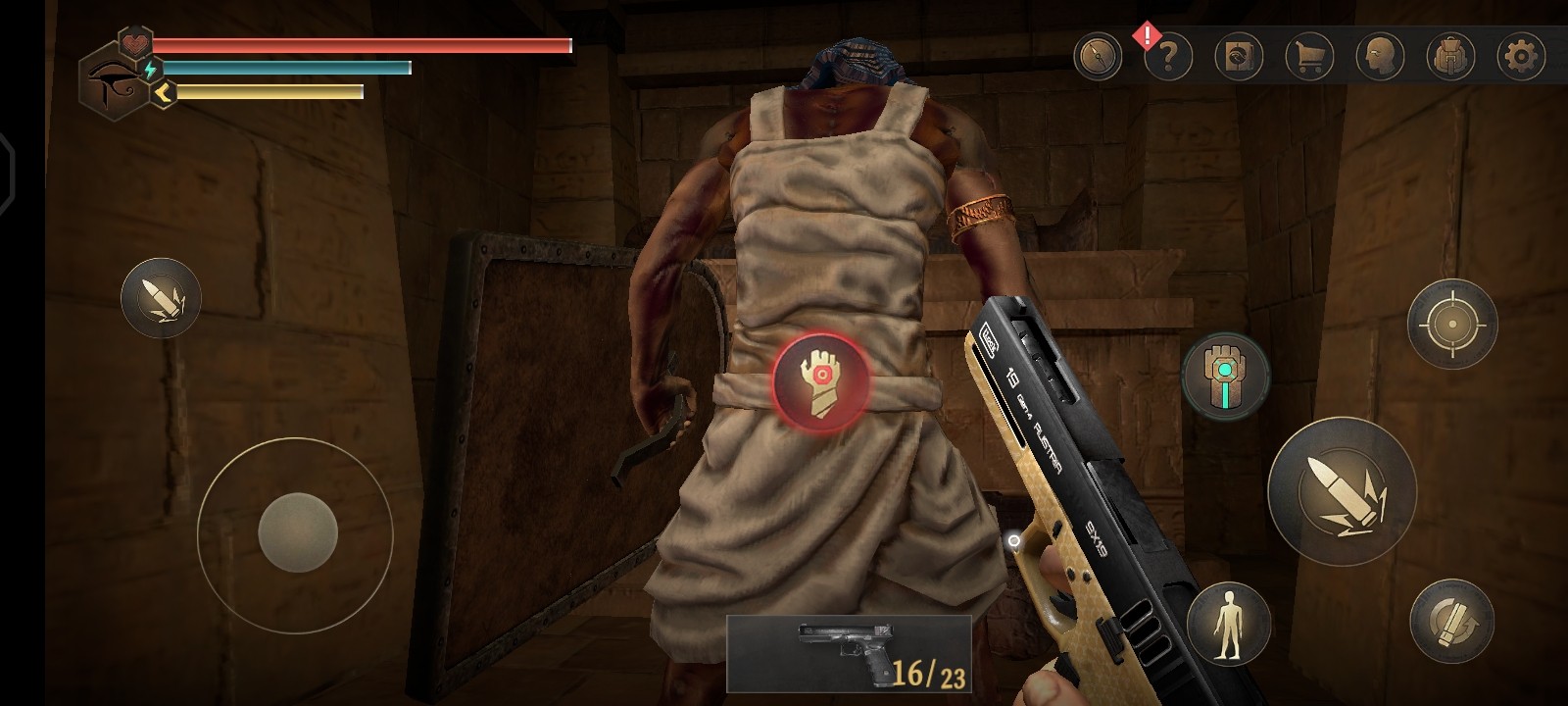Image resolution: width=1568 pixels, height=706 pixels.
Task: Tap the reload ammo button
Action: pos(1451,621)
